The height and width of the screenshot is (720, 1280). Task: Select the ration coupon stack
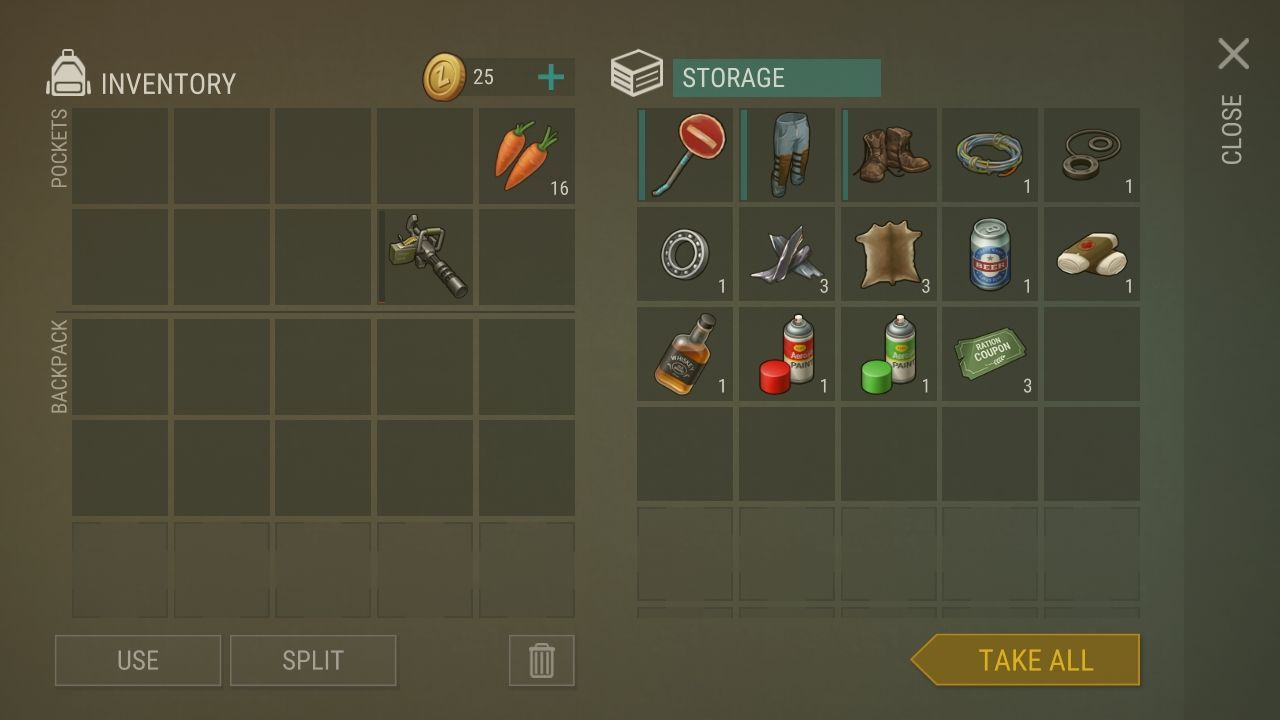(x=991, y=354)
